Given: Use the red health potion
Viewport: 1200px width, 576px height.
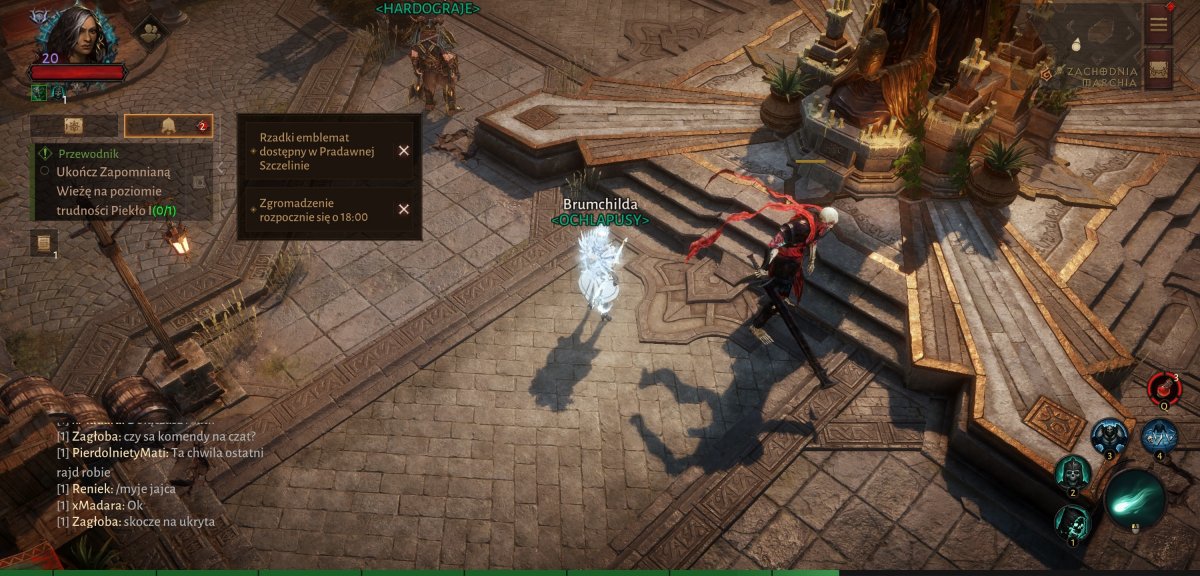Looking at the screenshot, I should tap(1163, 387).
